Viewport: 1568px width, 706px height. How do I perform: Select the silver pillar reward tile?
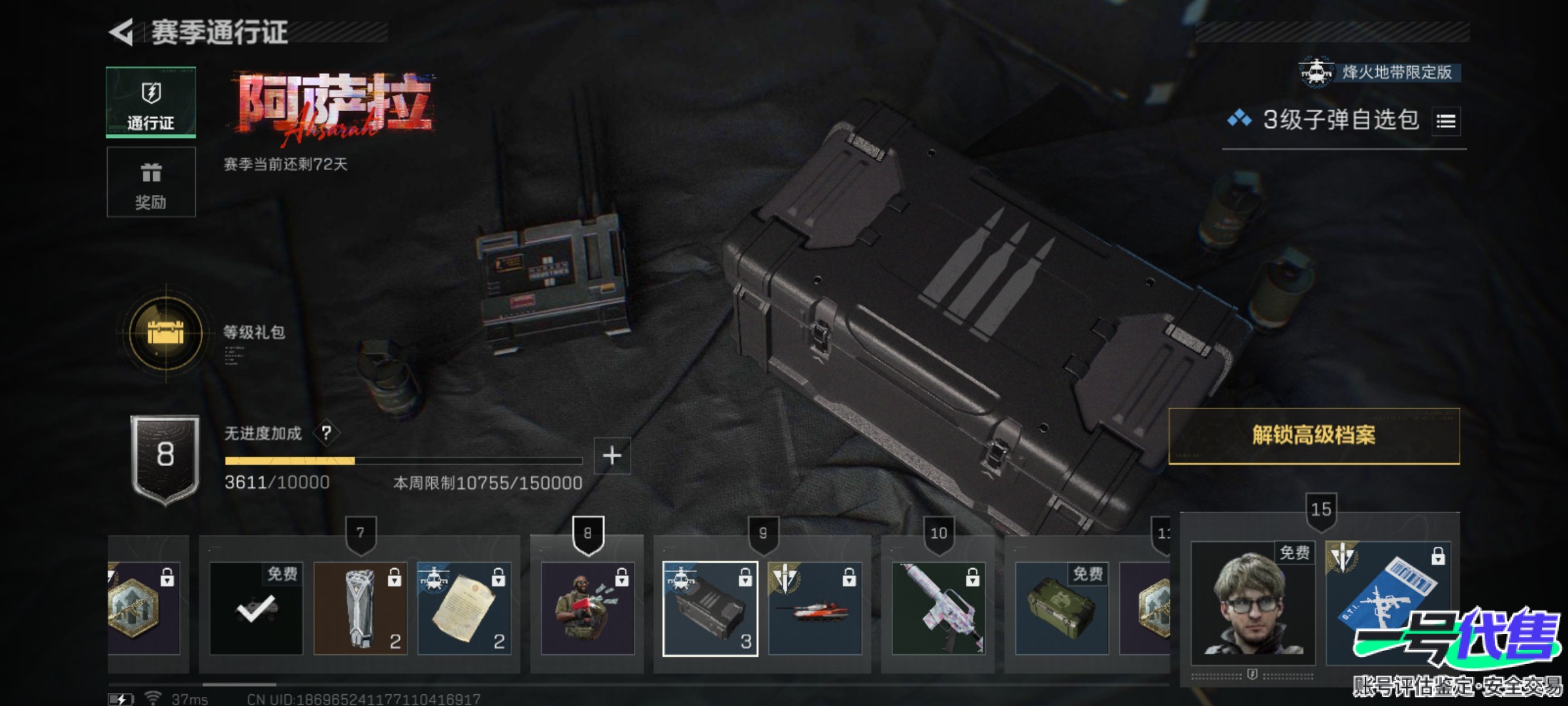pyautogui.click(x=360, y=609)
